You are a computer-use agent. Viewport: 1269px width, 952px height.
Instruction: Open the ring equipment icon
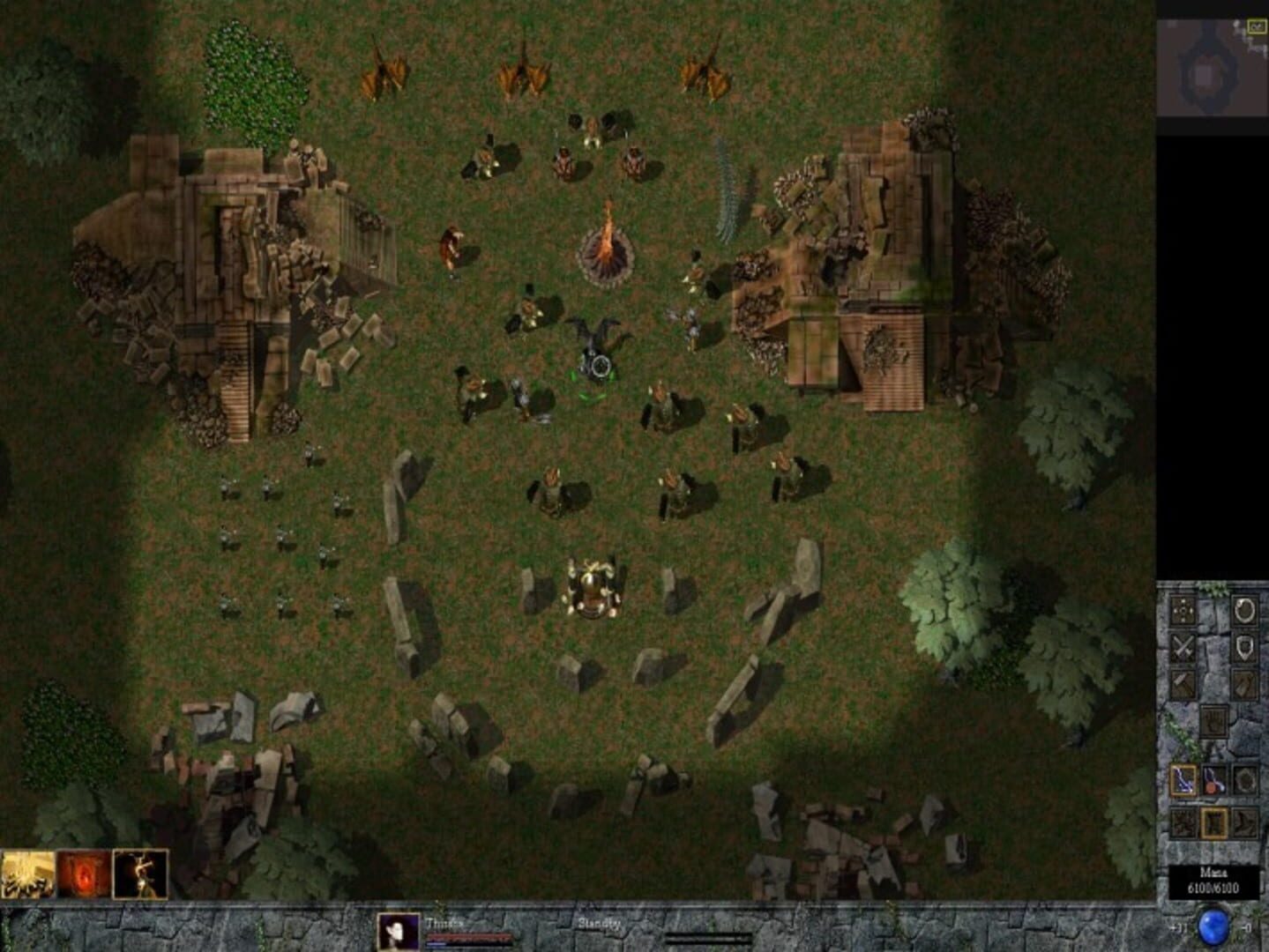[x=1243, y=611]
